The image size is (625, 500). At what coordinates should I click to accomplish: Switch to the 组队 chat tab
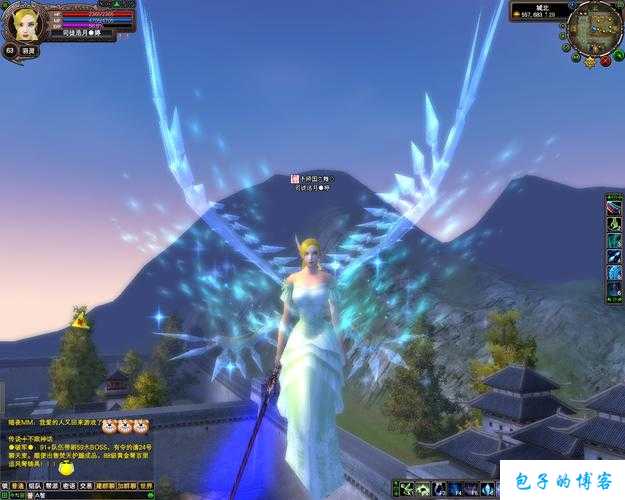(34, 485)
